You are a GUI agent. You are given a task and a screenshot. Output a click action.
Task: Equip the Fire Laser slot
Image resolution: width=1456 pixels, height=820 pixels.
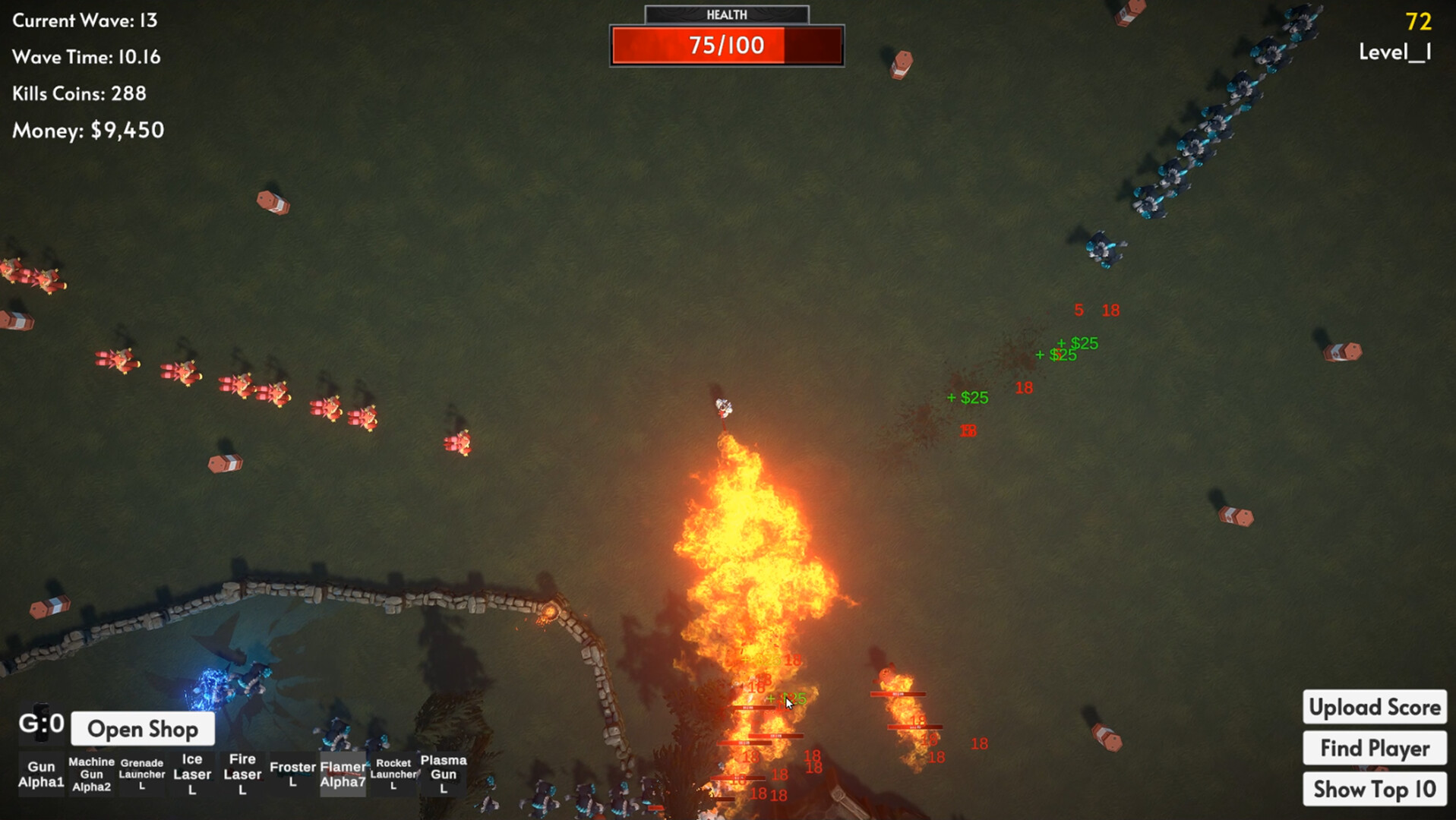(x=242, y=774)
